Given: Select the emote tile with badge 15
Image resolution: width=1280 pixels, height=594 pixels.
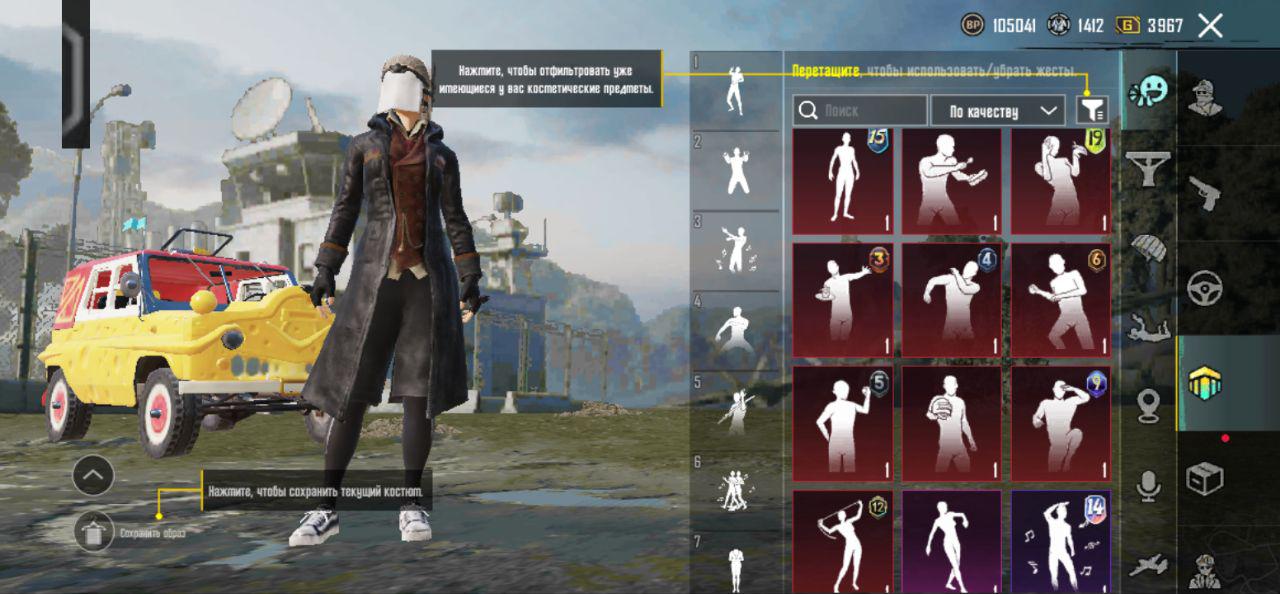Looking at the screenshot, I should coord(842,181).
